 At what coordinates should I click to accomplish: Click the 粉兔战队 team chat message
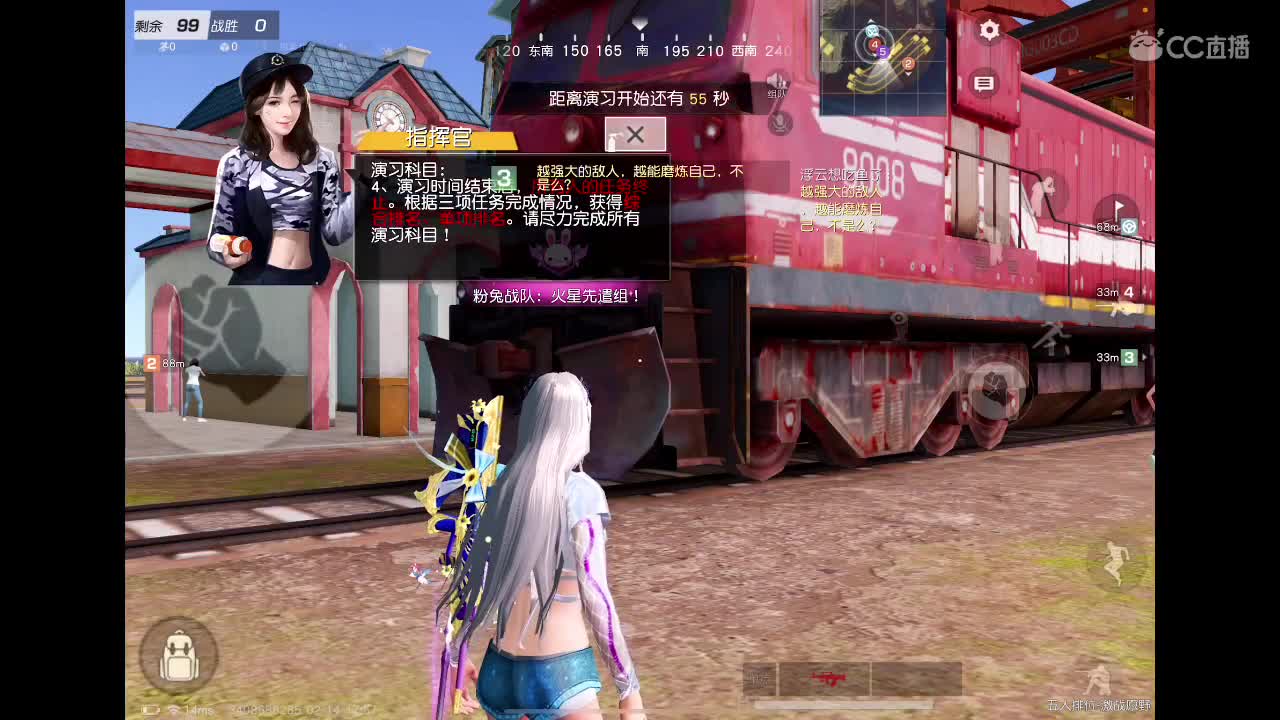[555, 295]
